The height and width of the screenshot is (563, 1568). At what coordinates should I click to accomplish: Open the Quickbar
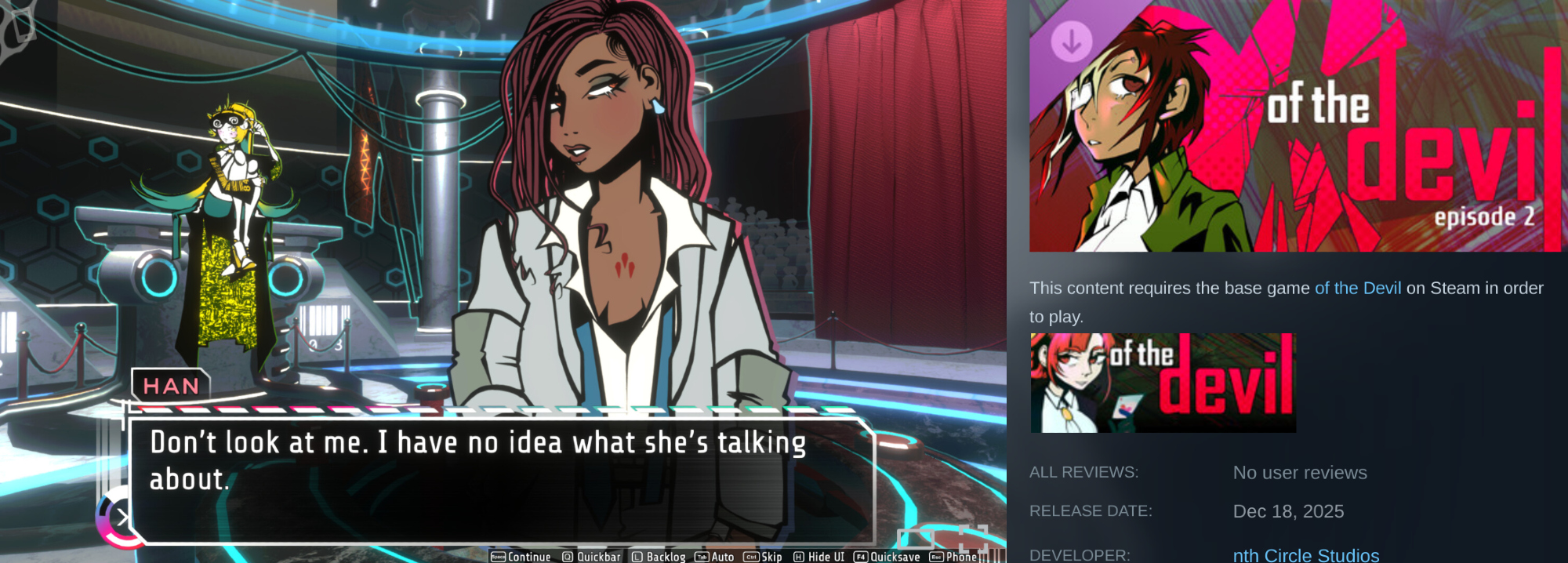pyautogui.click(x=591, y=557)
